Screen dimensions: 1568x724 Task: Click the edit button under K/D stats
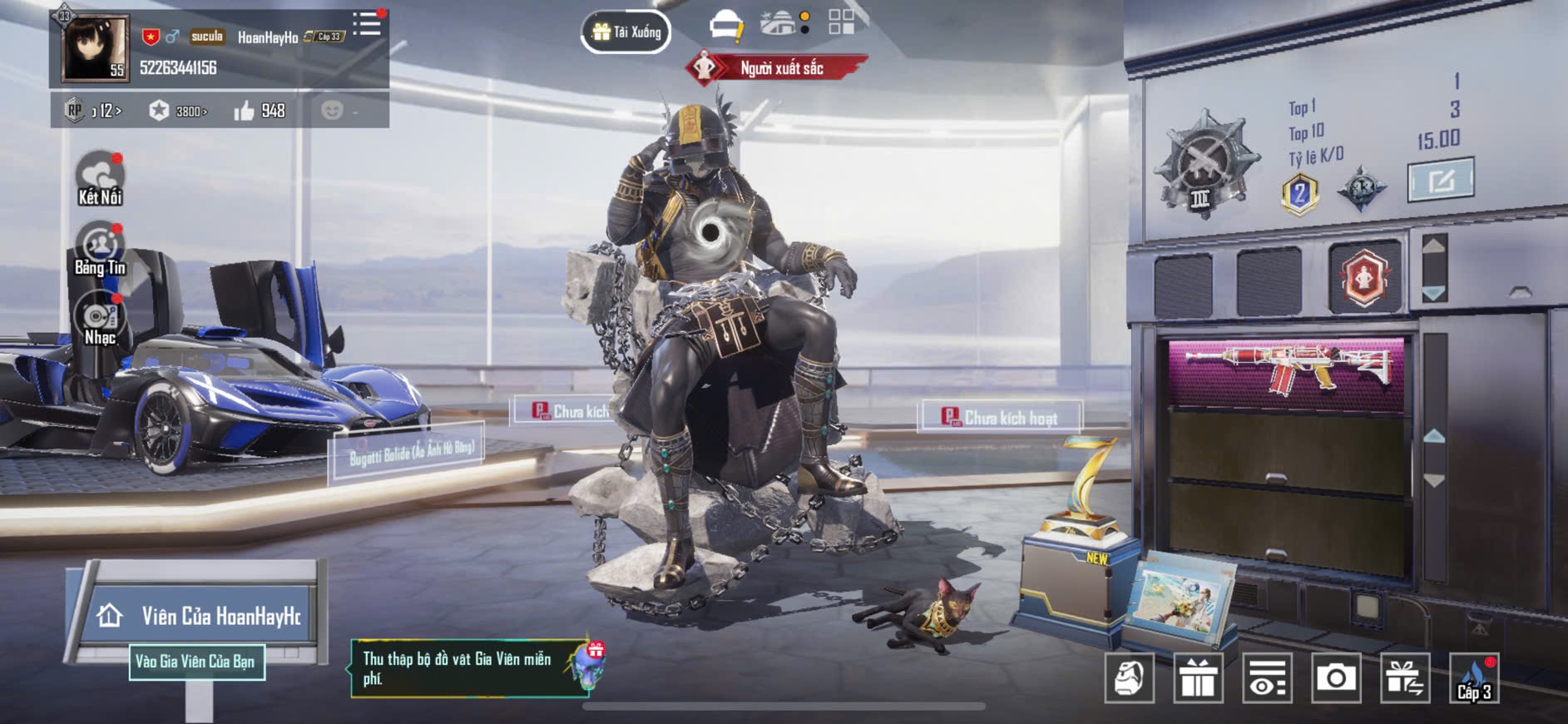click(x=1441, y=179)
